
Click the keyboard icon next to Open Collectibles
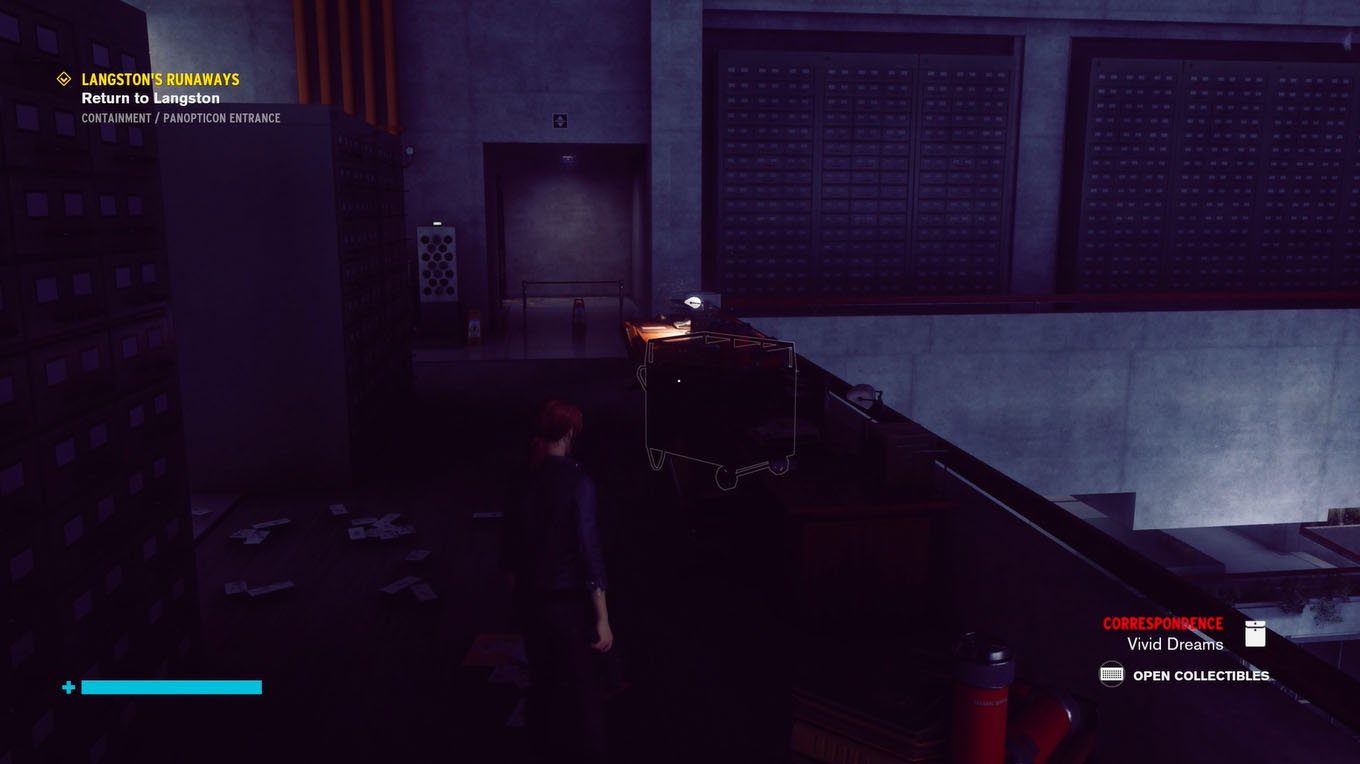(x=1110, y=675)
